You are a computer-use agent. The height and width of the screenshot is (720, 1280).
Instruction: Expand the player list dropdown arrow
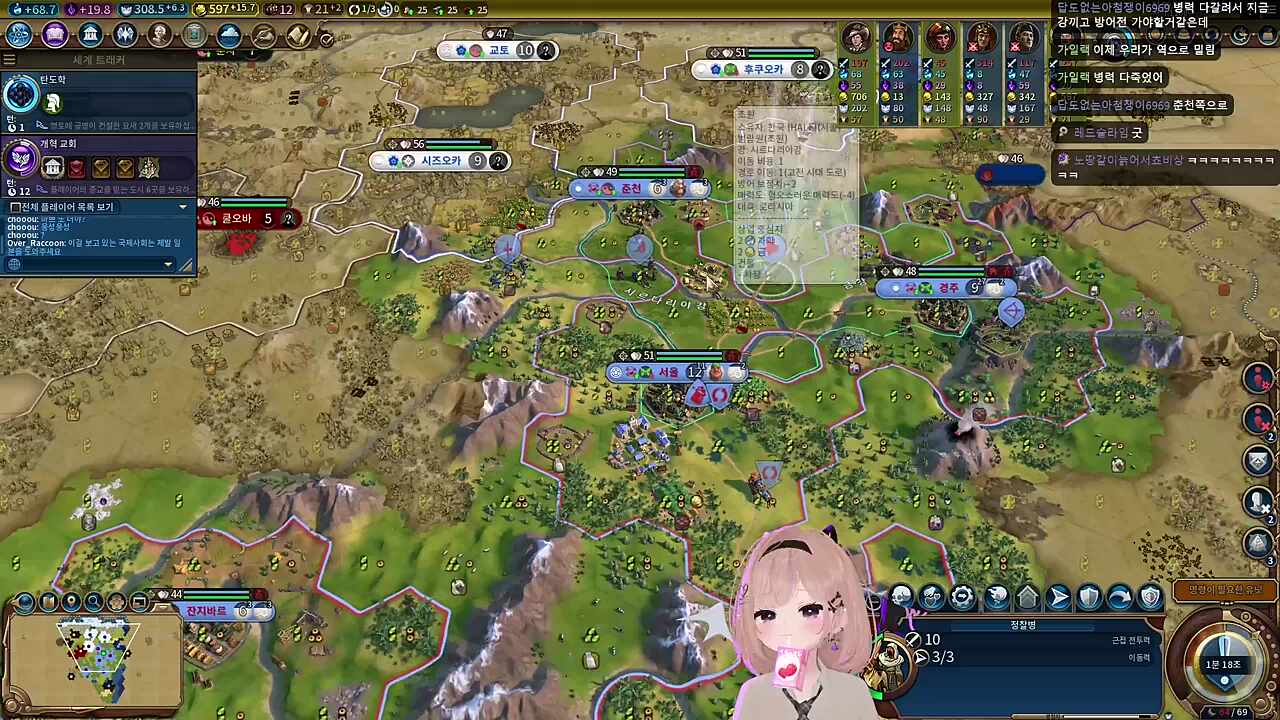[182, 206]
